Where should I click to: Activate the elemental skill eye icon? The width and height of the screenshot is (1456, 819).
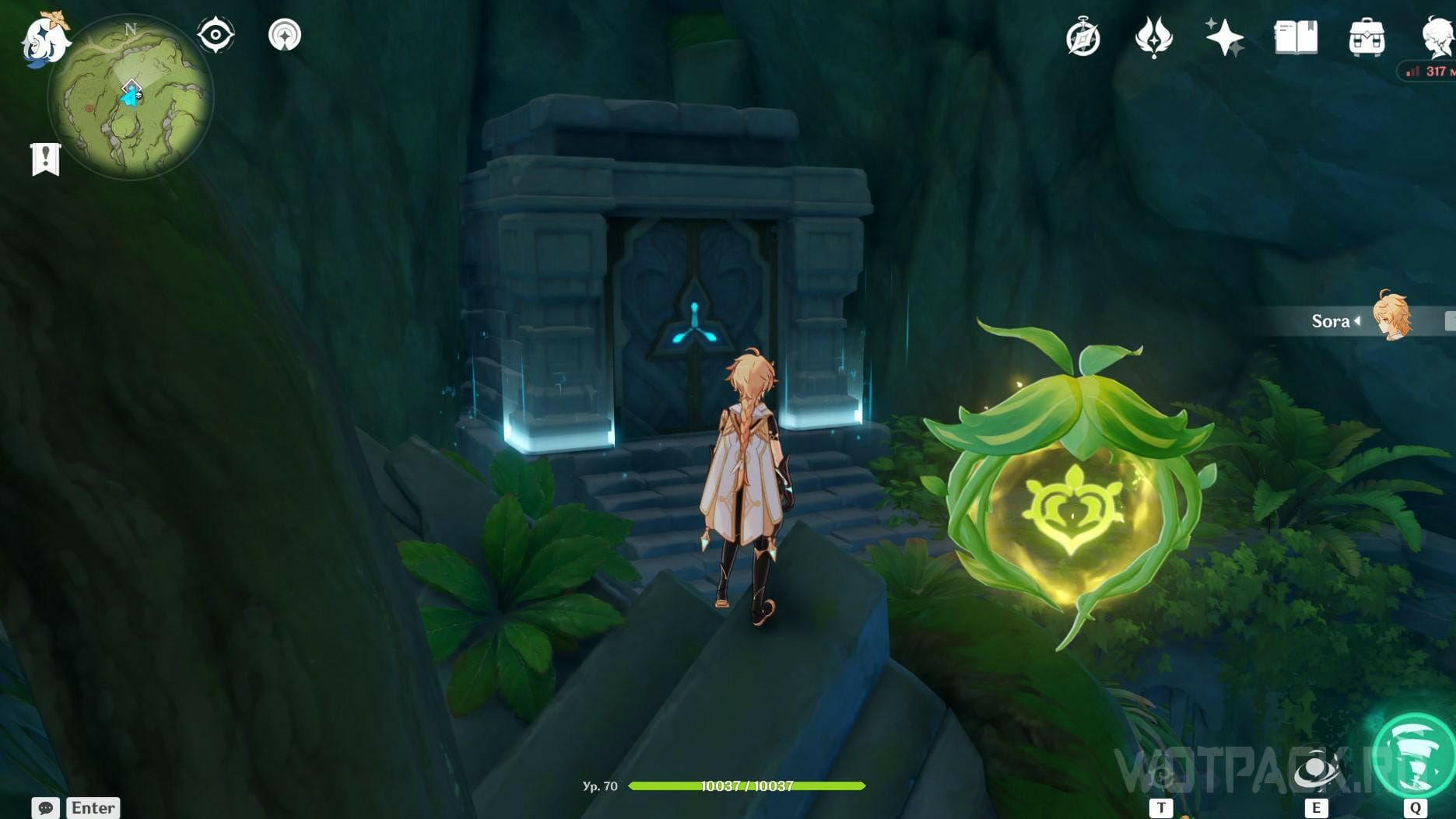pos(1316,771)
